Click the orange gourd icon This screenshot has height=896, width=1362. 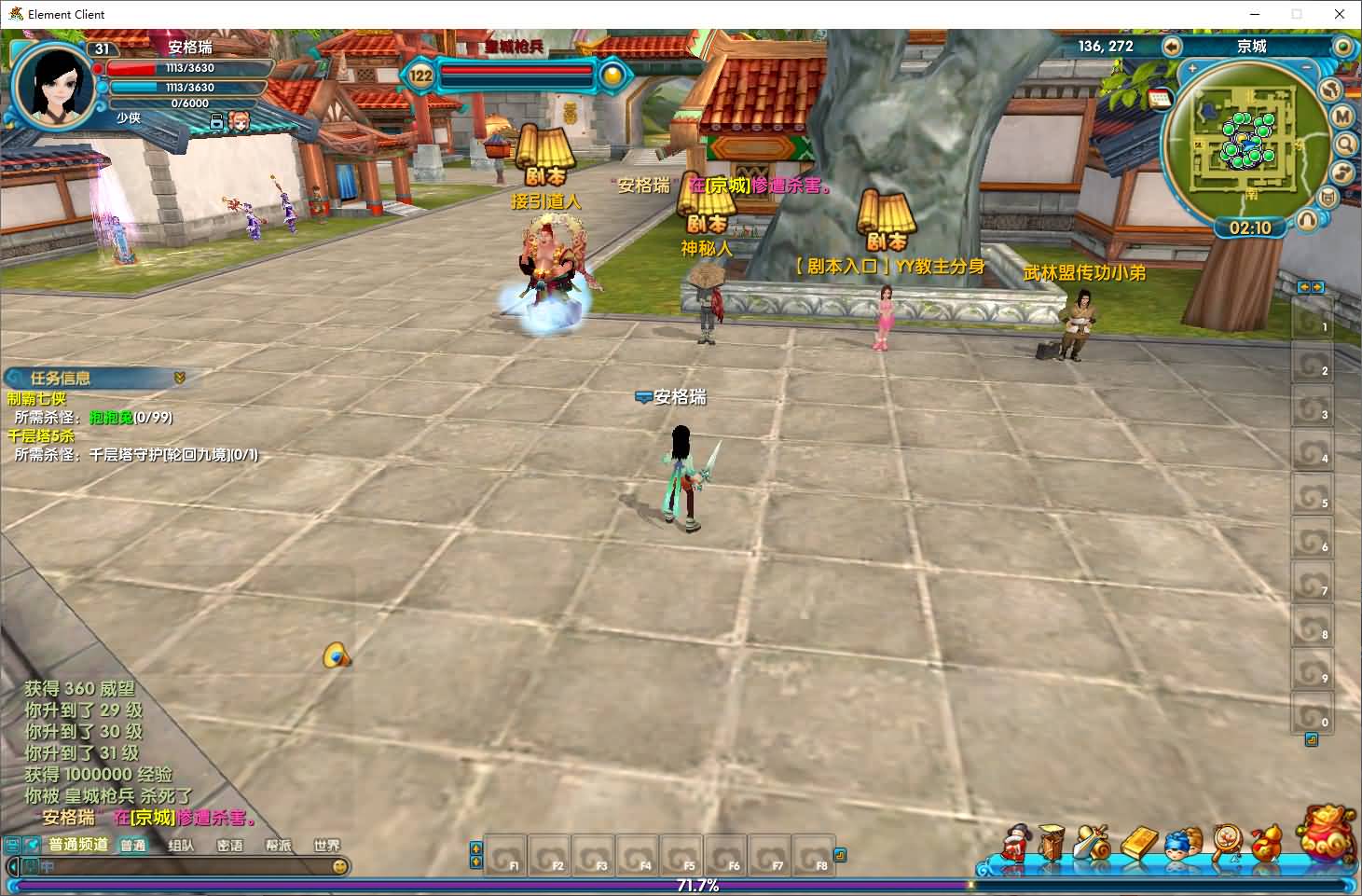(1266, 843)
